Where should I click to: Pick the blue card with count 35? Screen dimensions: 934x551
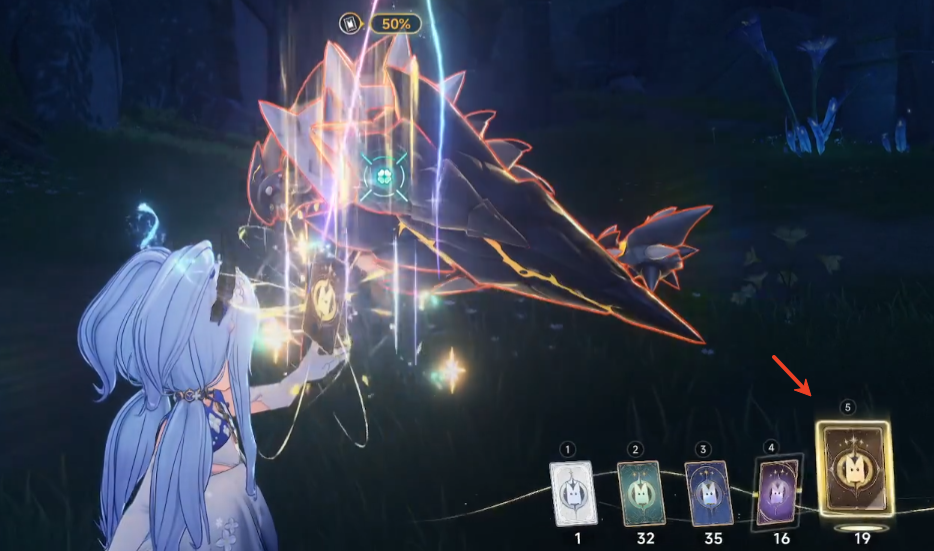tap(708, 493)
